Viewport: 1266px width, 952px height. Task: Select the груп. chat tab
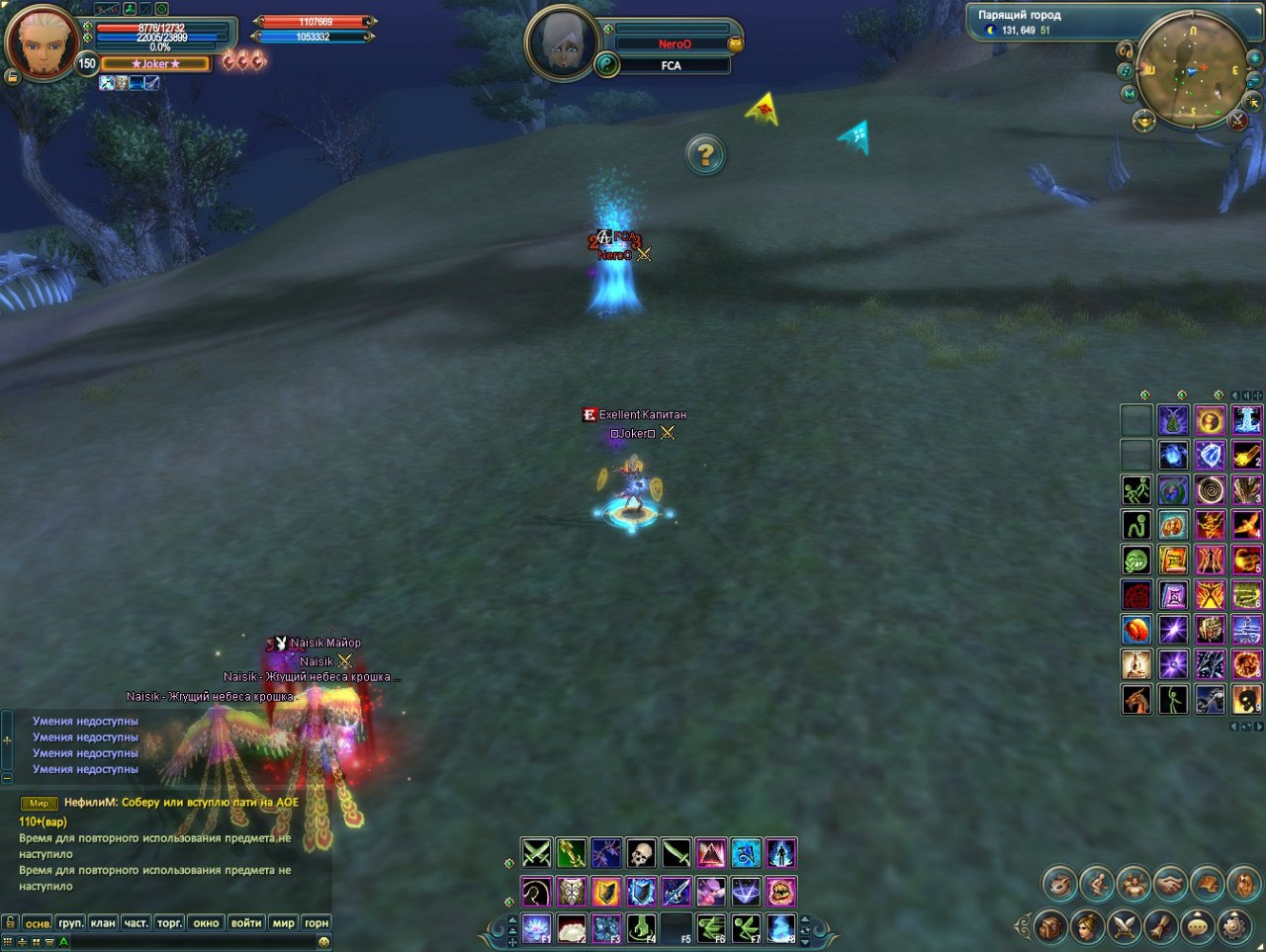click(x=70, y=922)
